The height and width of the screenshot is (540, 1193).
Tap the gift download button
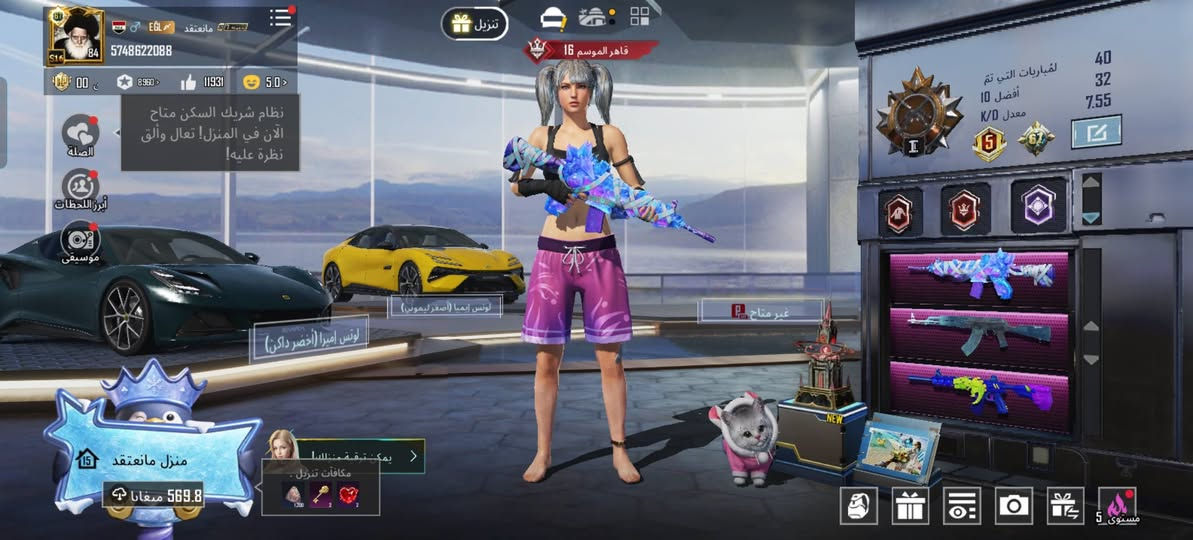coord(475,23)
